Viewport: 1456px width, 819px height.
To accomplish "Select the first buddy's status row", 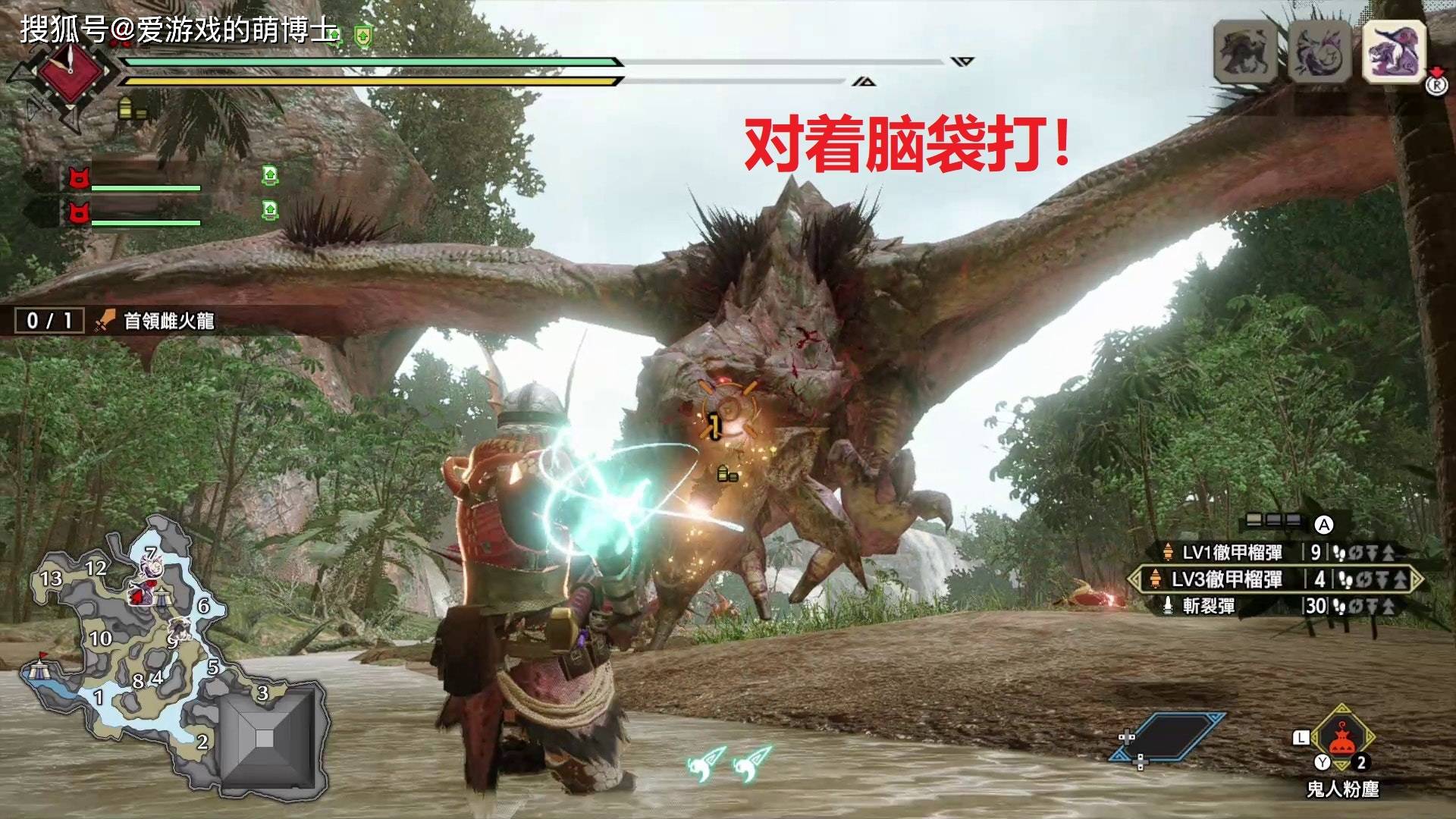I will (x=136, y=178).
